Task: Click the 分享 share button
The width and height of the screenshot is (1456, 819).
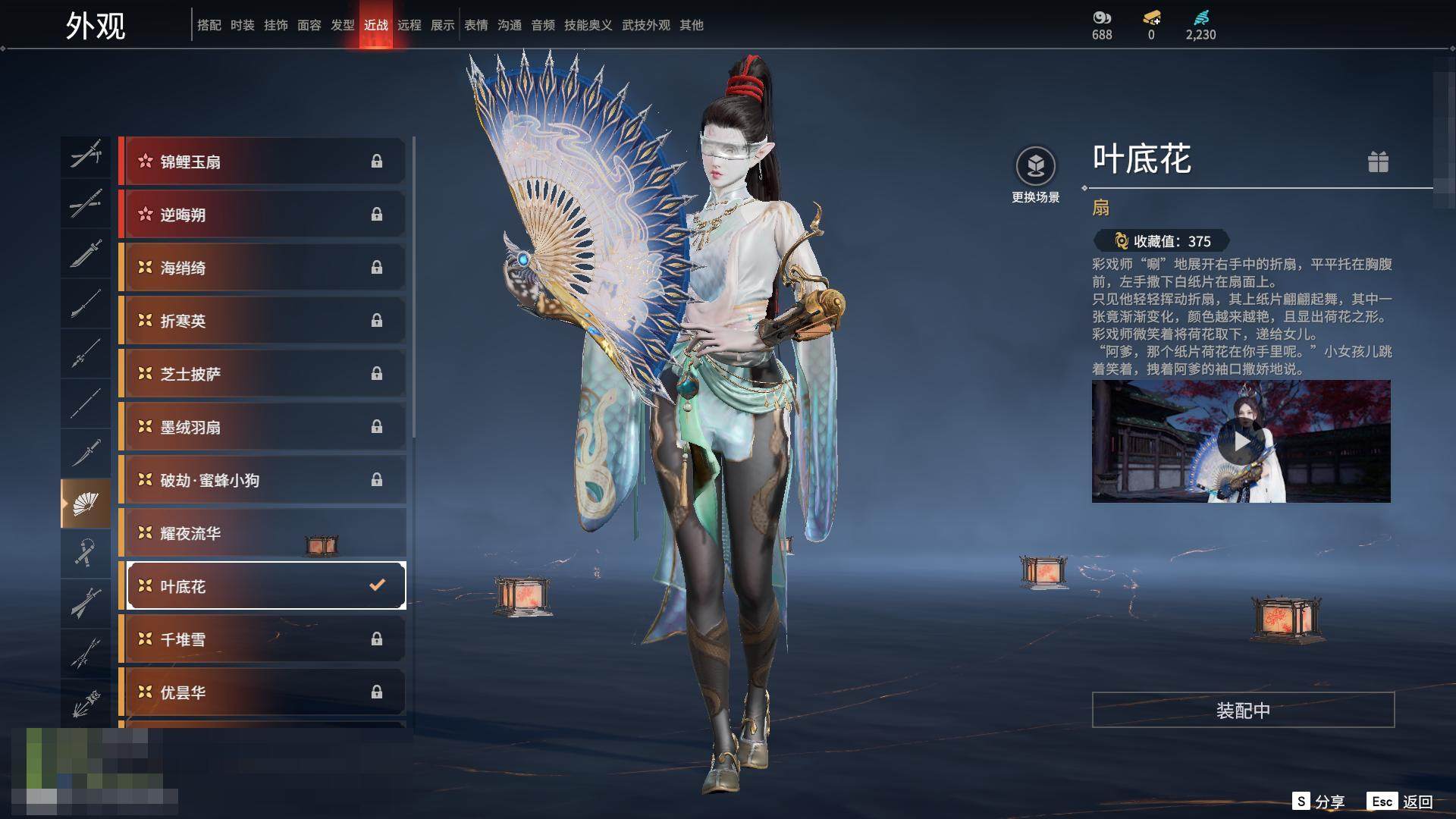Action: tap(1319, 802)
